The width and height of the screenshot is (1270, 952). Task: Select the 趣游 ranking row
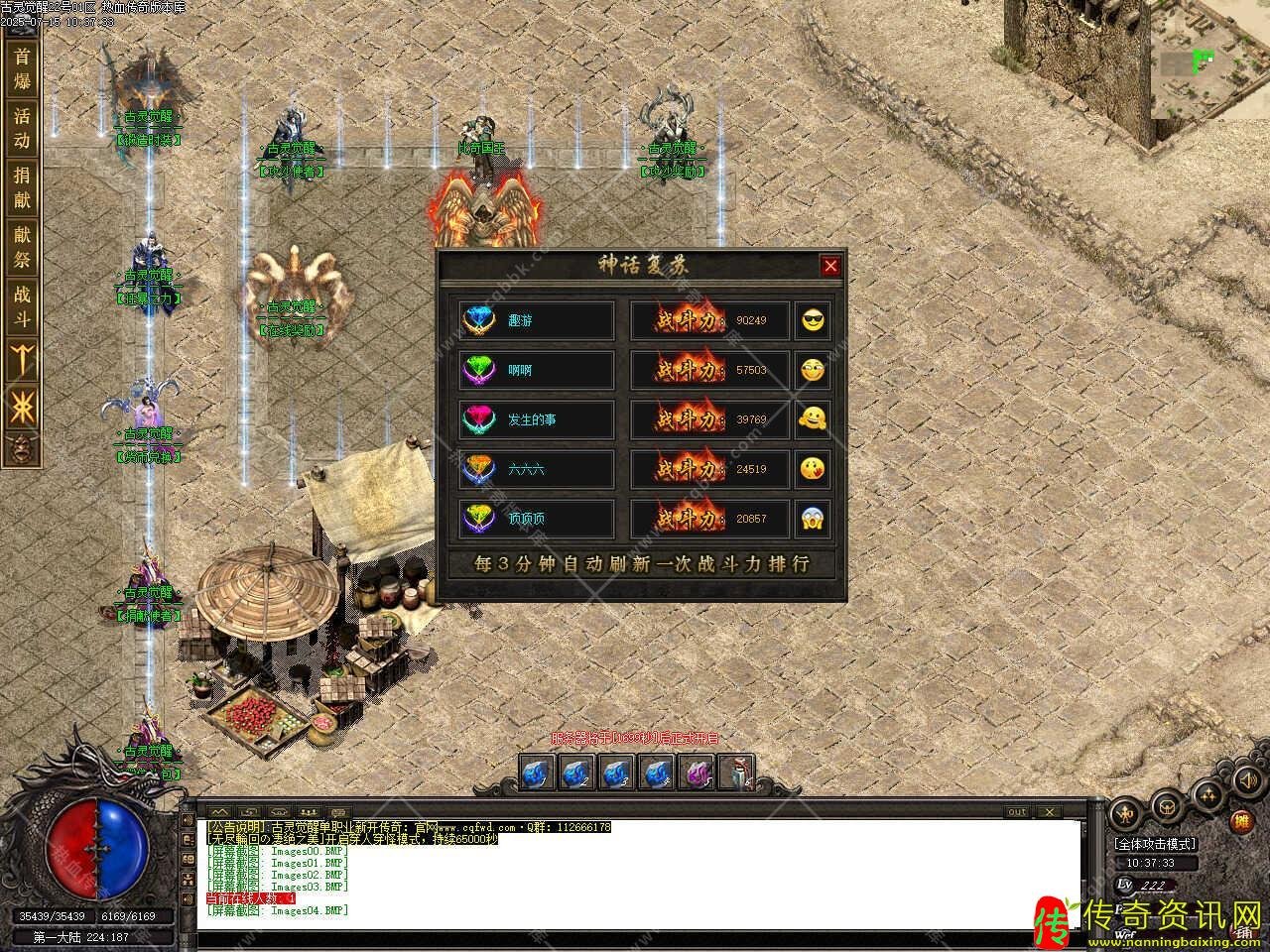click(x=537, y=320)
